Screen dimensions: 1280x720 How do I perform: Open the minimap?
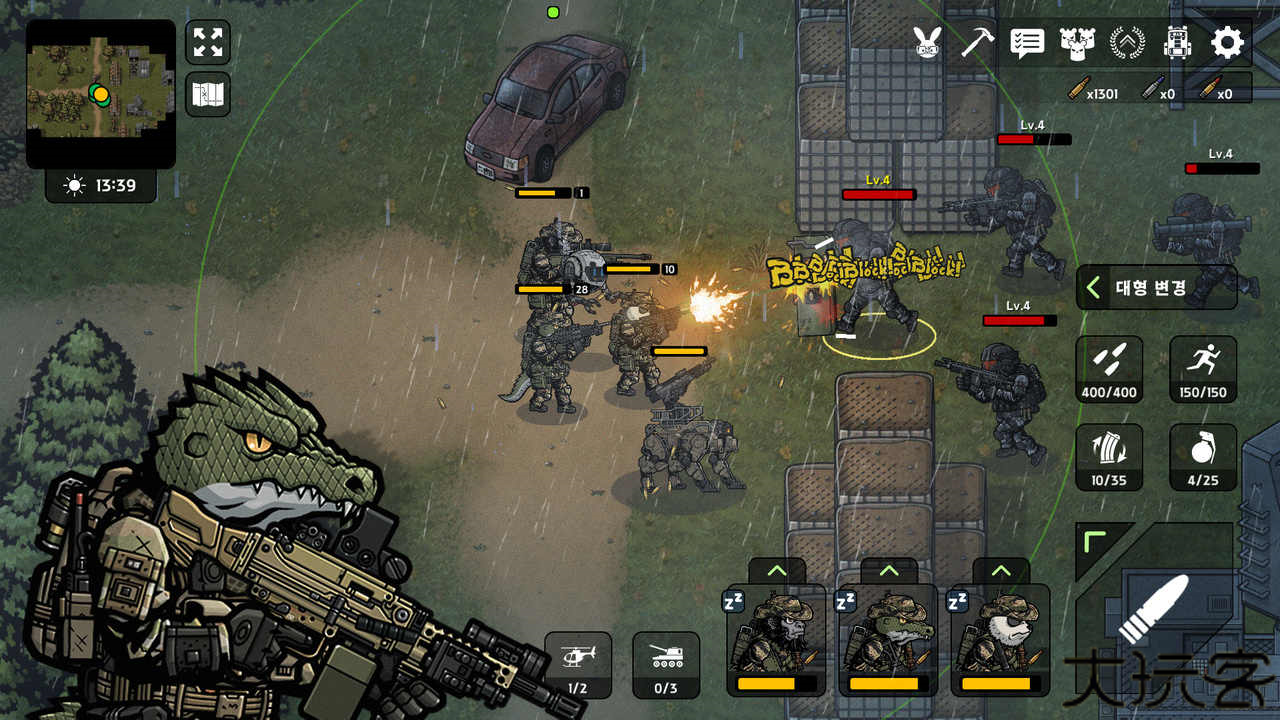pos(100,94)
